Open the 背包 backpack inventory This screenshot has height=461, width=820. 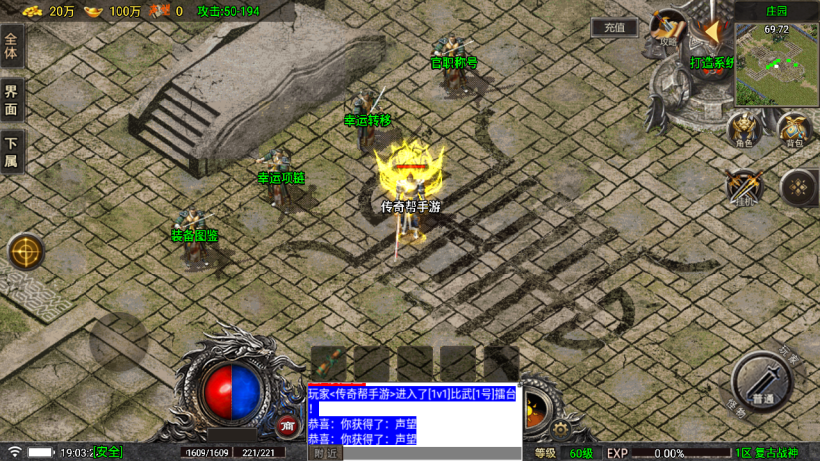pyautogui.click(x=794, y=128)
